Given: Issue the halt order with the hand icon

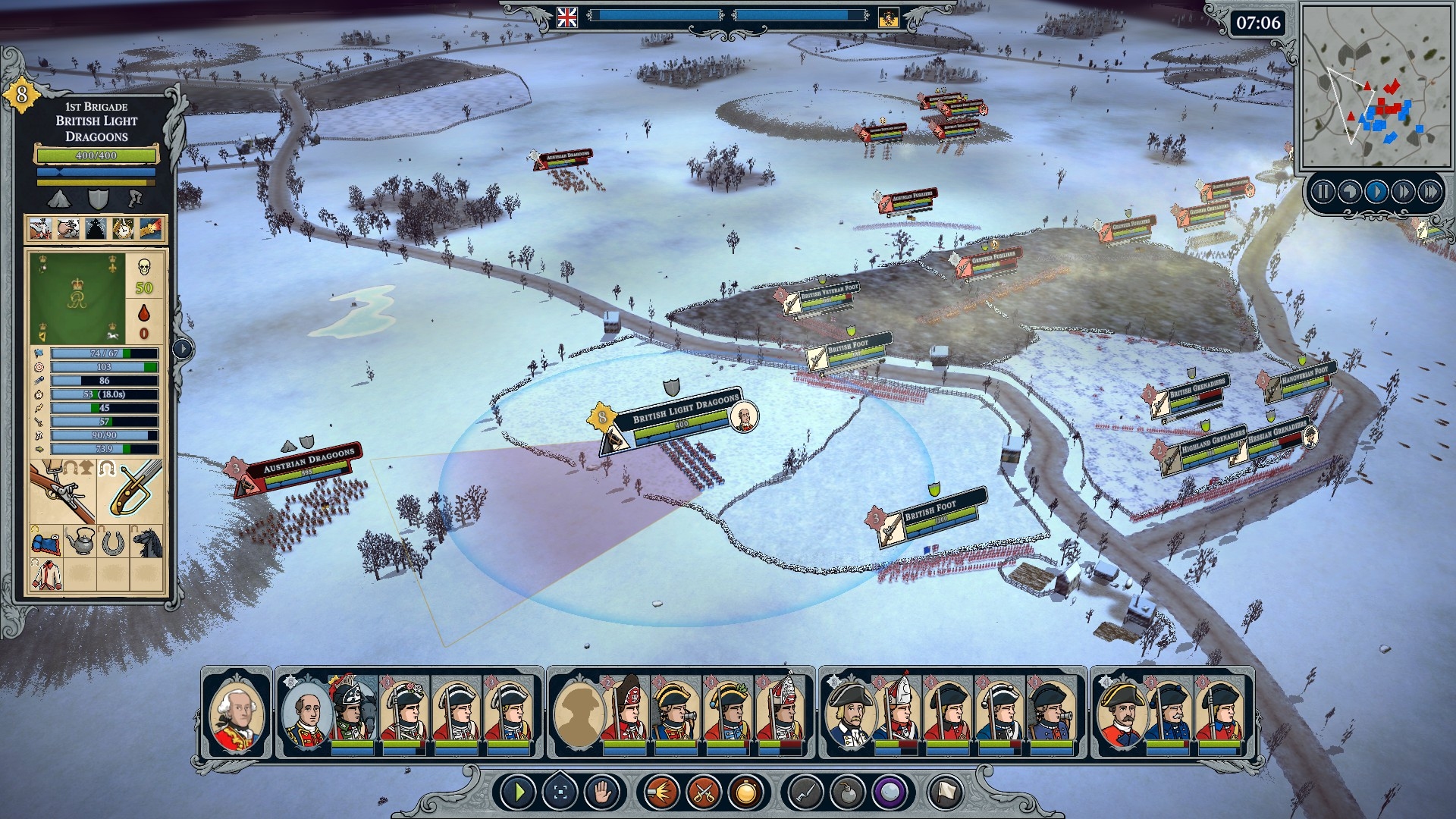Looking at the screenshot, I should tap(603, 793).
